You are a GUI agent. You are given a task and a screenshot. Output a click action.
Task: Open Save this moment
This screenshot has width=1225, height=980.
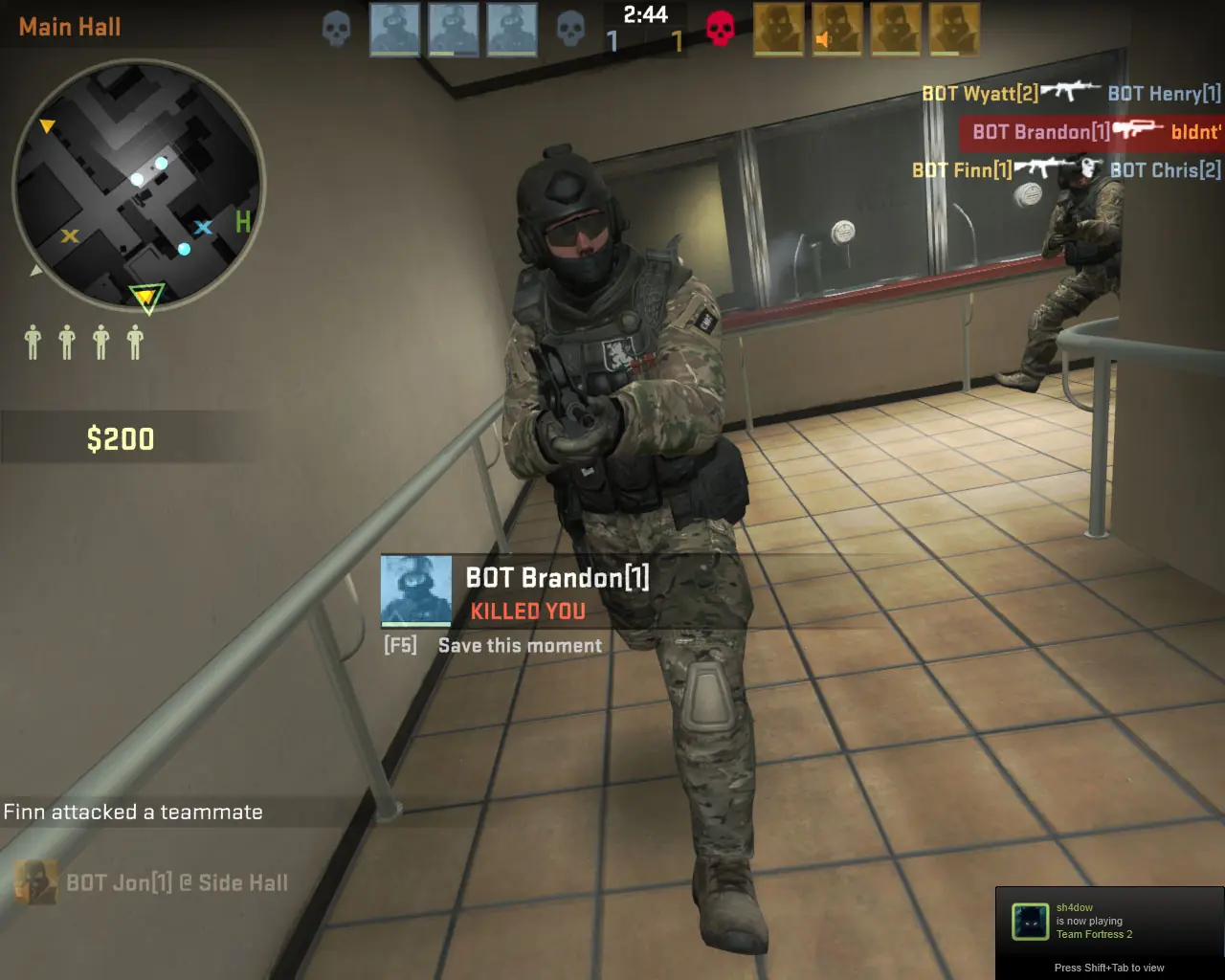tap(518, 645)
